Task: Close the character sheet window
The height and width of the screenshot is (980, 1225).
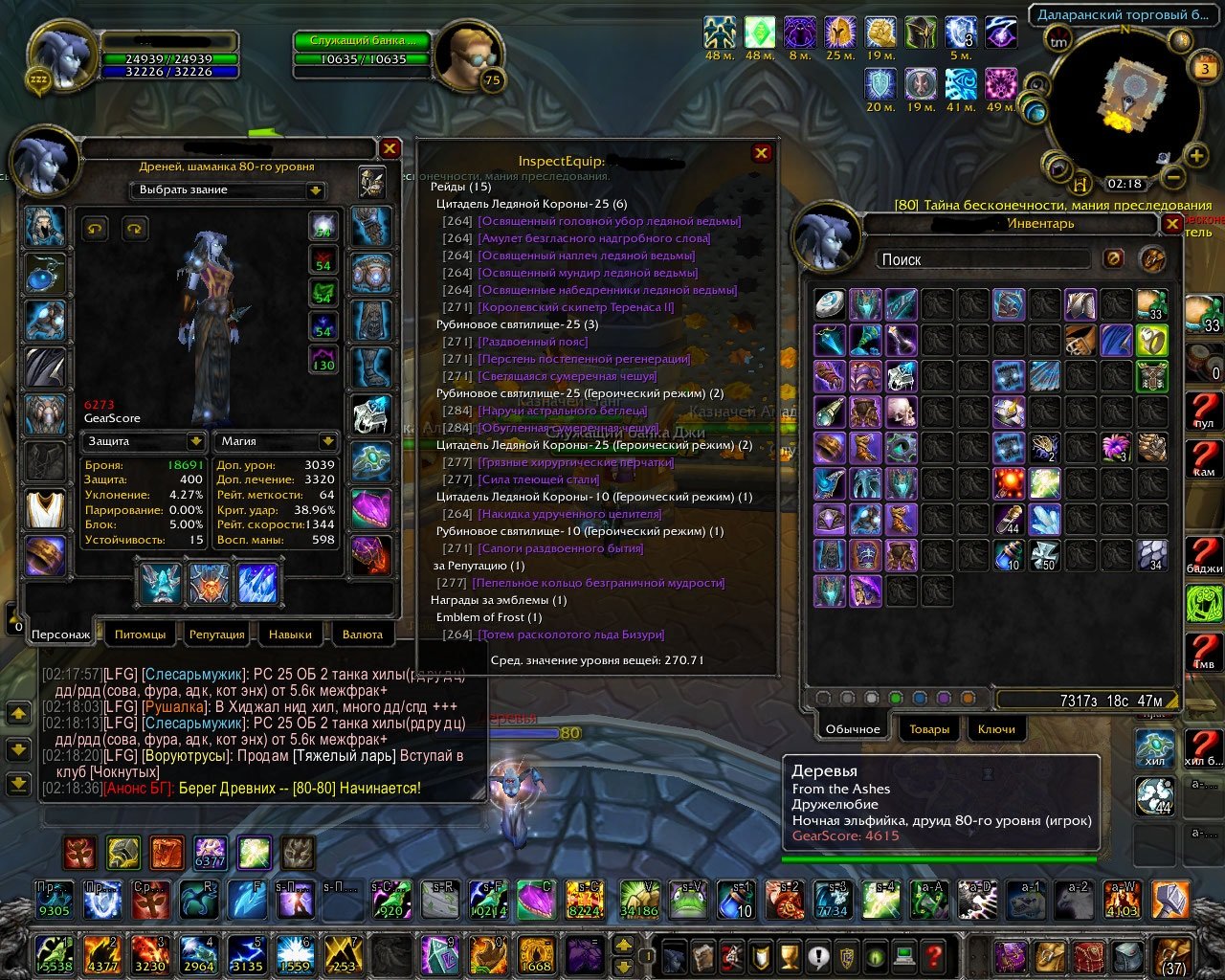Action: (x=390, y=148)
